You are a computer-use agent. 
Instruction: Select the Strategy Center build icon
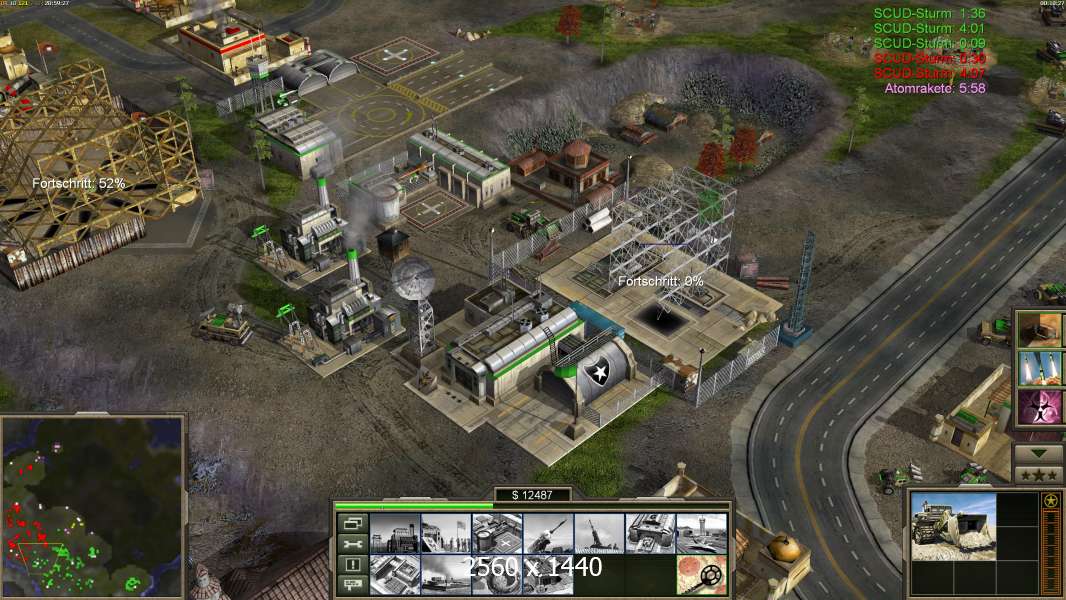coord(394,574)
